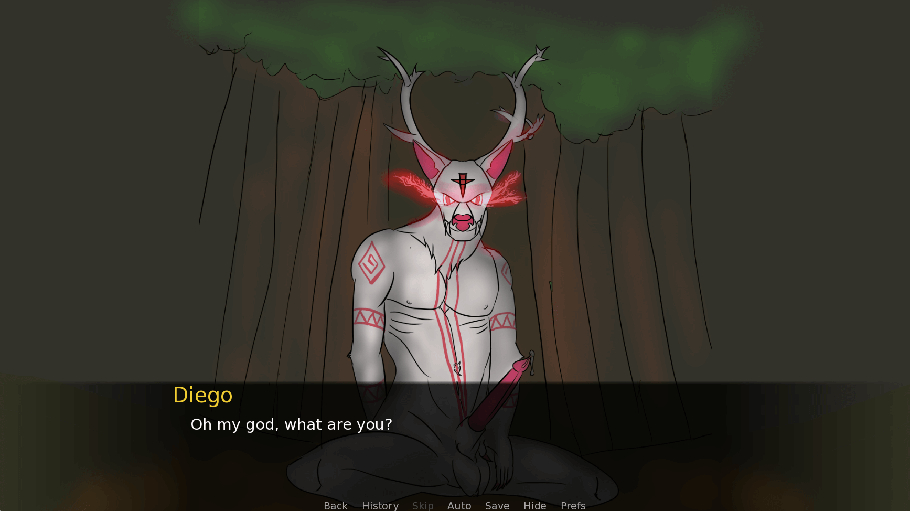Toggle Auto-advance mode
The image size is (910, 511).
click(x=459, y=505)
